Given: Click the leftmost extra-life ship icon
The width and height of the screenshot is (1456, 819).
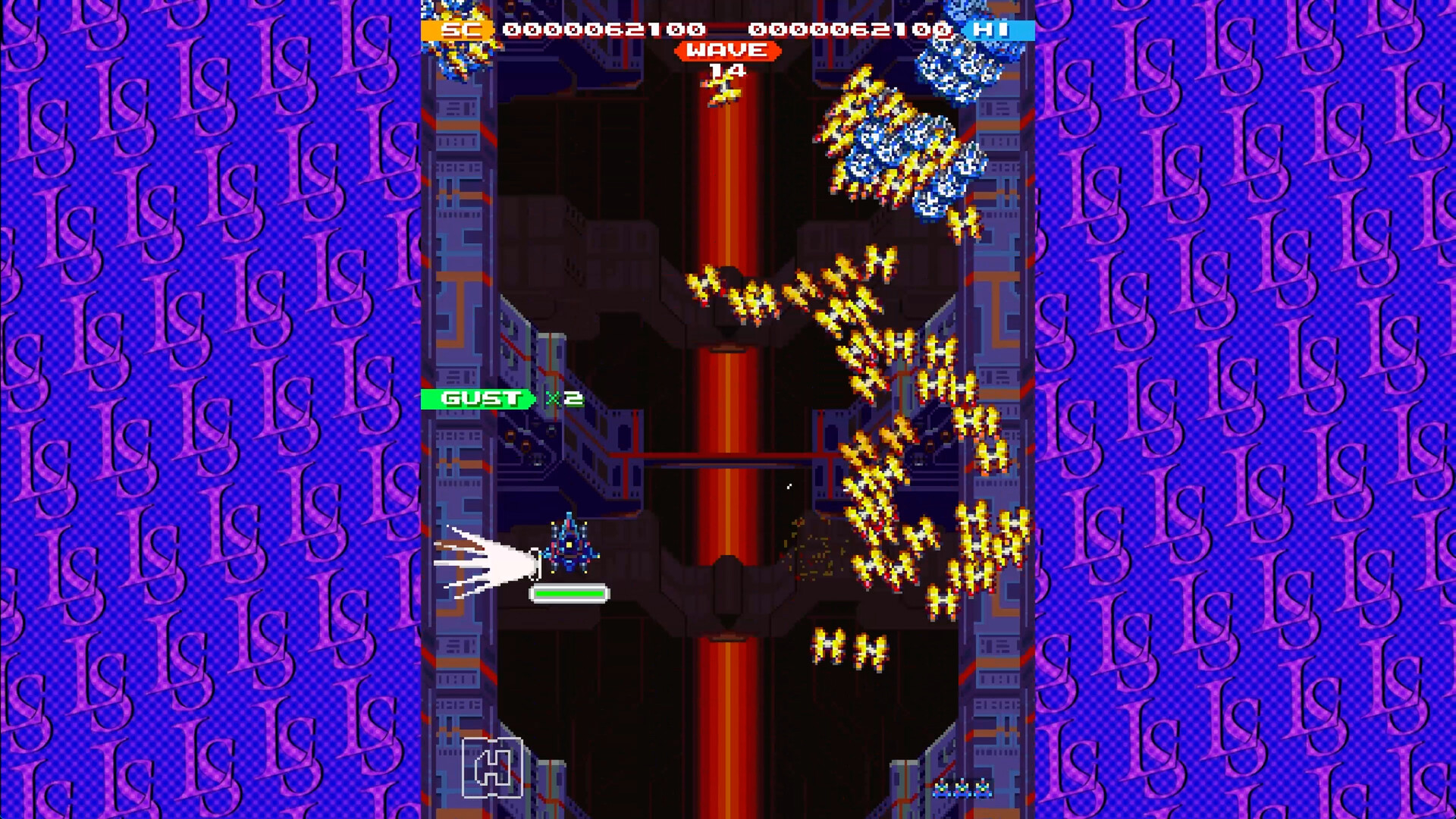Looking at the screenshot, I should coord(940,789).
